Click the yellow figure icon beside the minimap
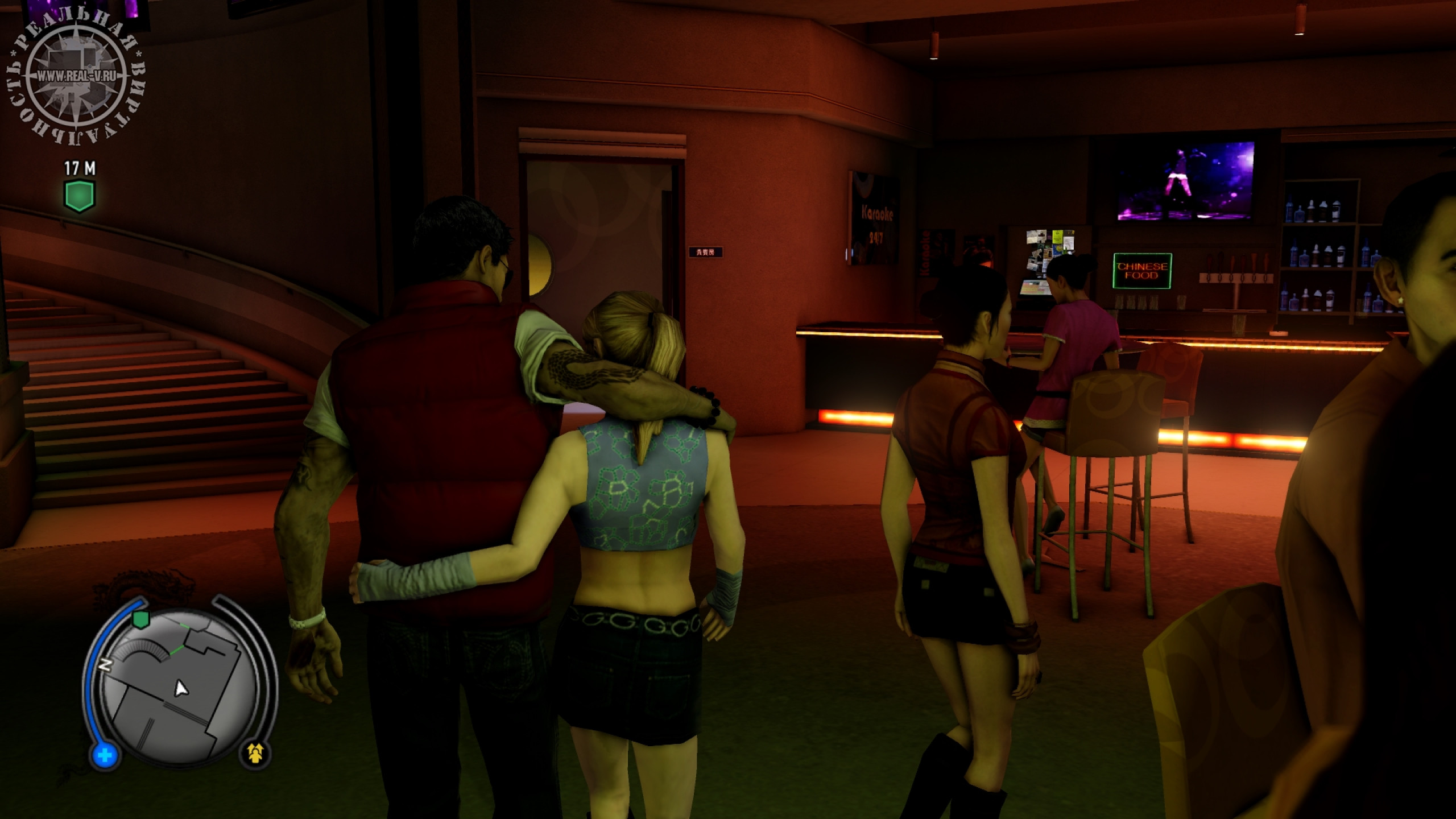This screenshot has width=1456, height=819. click(258, 754)
